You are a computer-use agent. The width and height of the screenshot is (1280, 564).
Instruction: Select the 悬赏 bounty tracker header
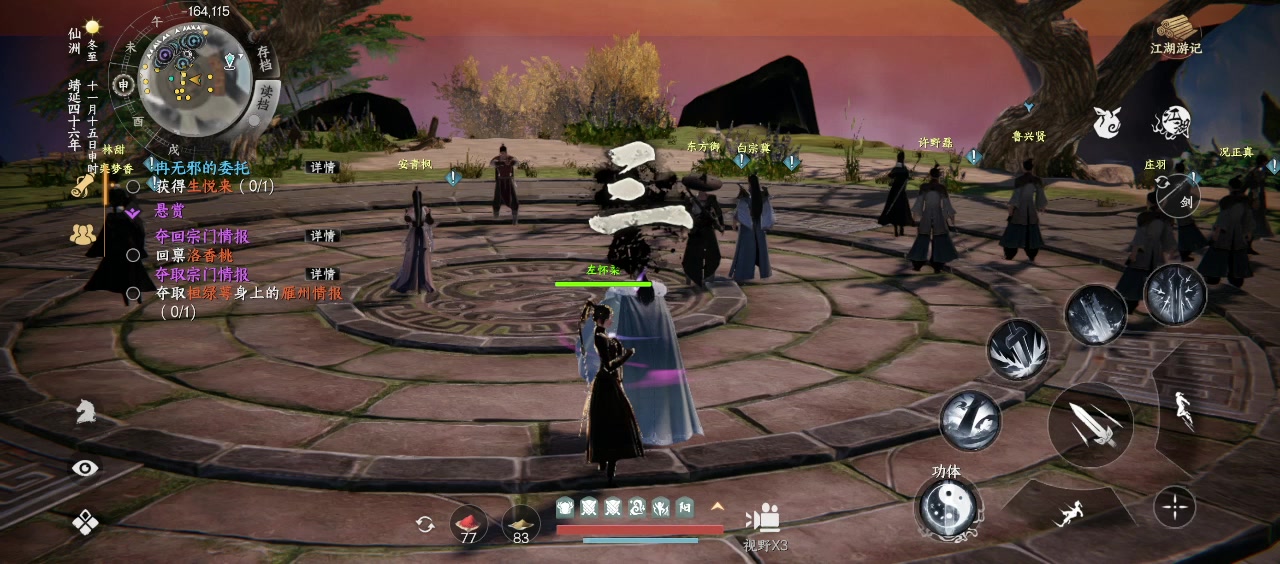coord(169,210)
